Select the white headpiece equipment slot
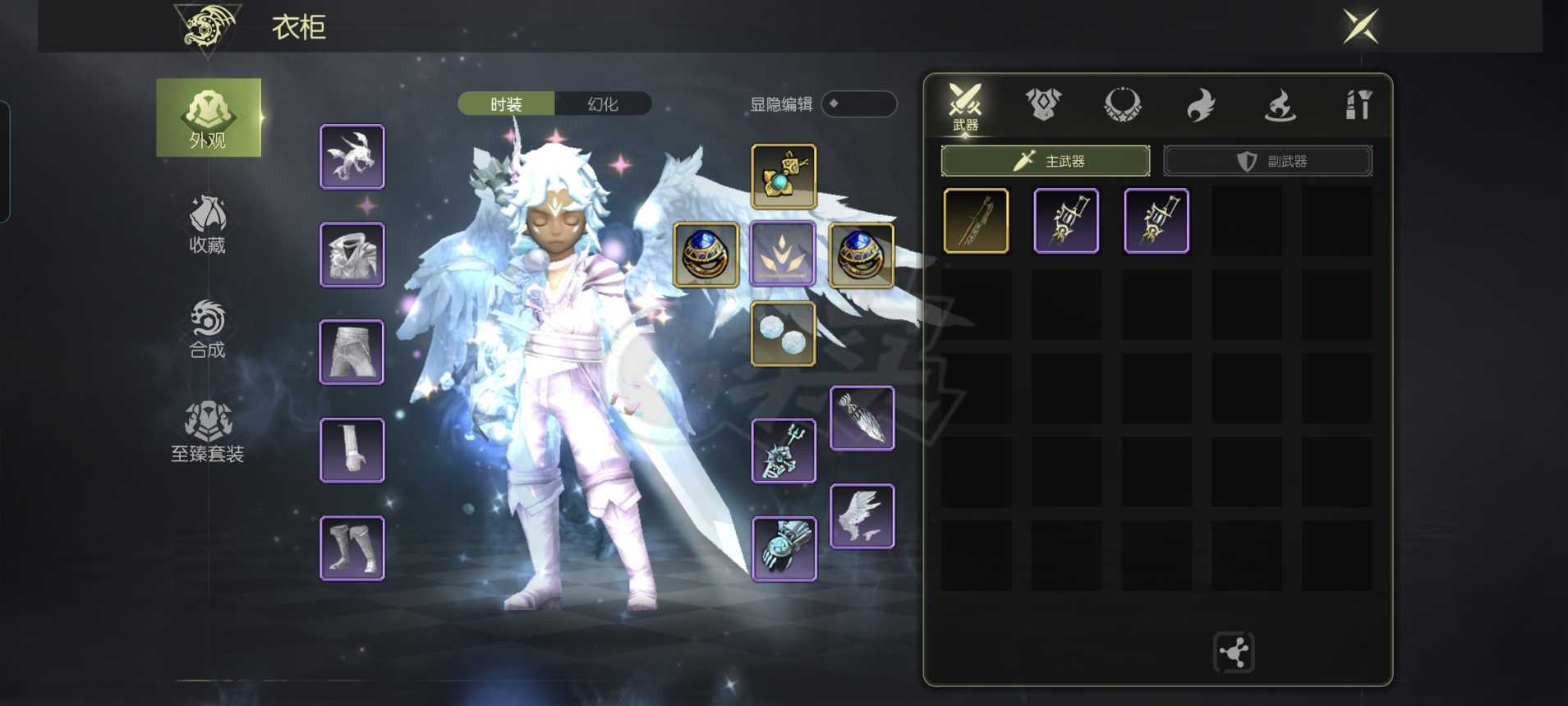Viewport: 1568px width, 706px height. 352,156
